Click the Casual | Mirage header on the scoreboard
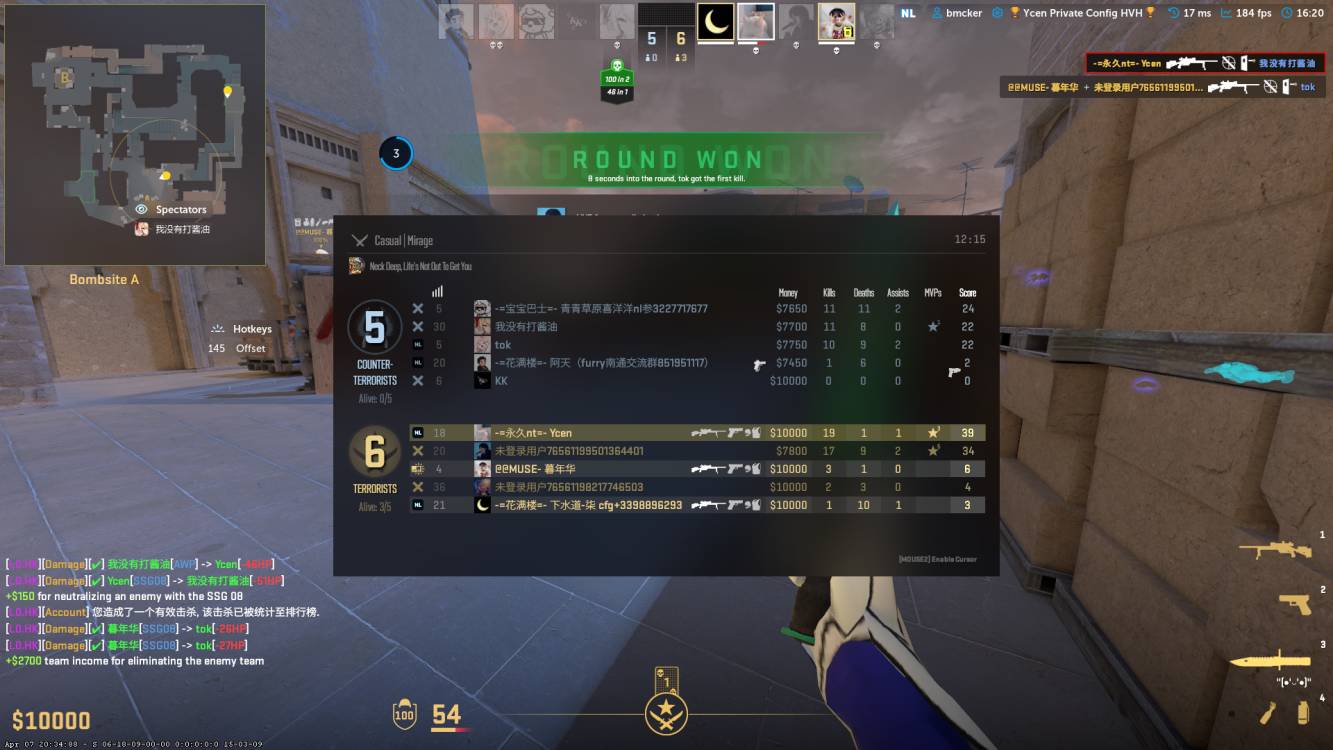Screen dimensions: 1333x750 [x=400, y=240]
